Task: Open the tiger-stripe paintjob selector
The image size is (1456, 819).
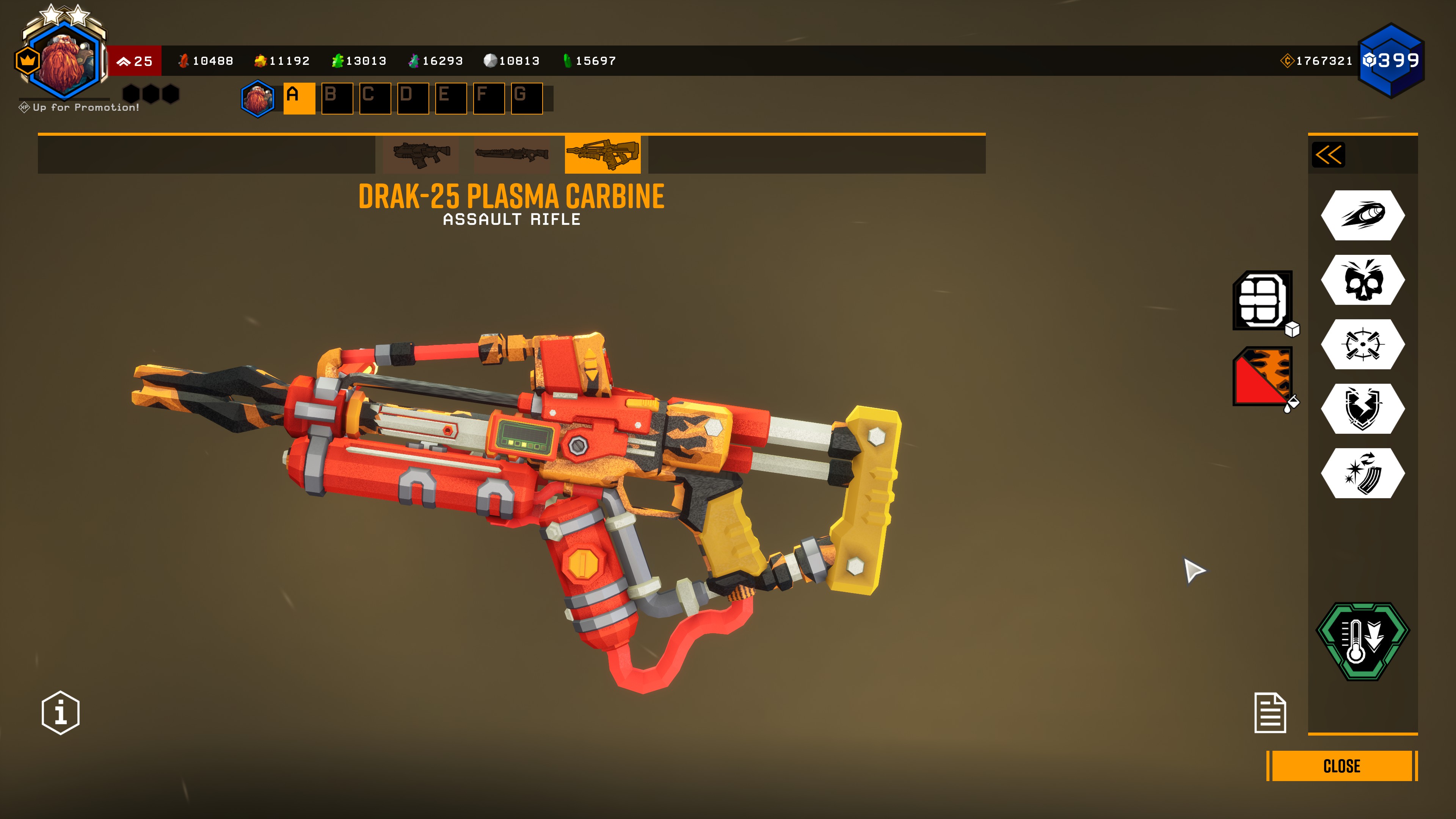Action: 1262,376
